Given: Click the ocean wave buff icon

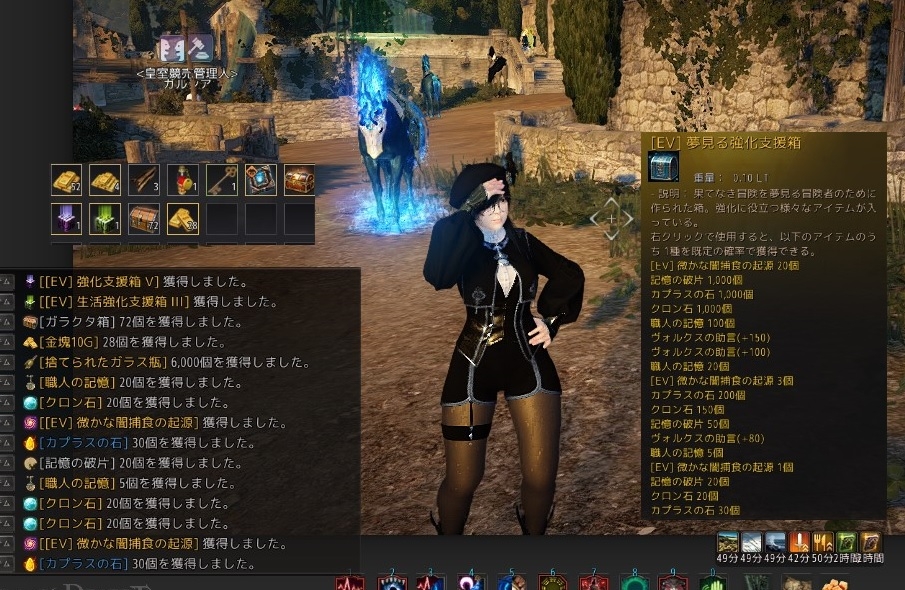Looking at the screenshot, I should pos(775,543).
